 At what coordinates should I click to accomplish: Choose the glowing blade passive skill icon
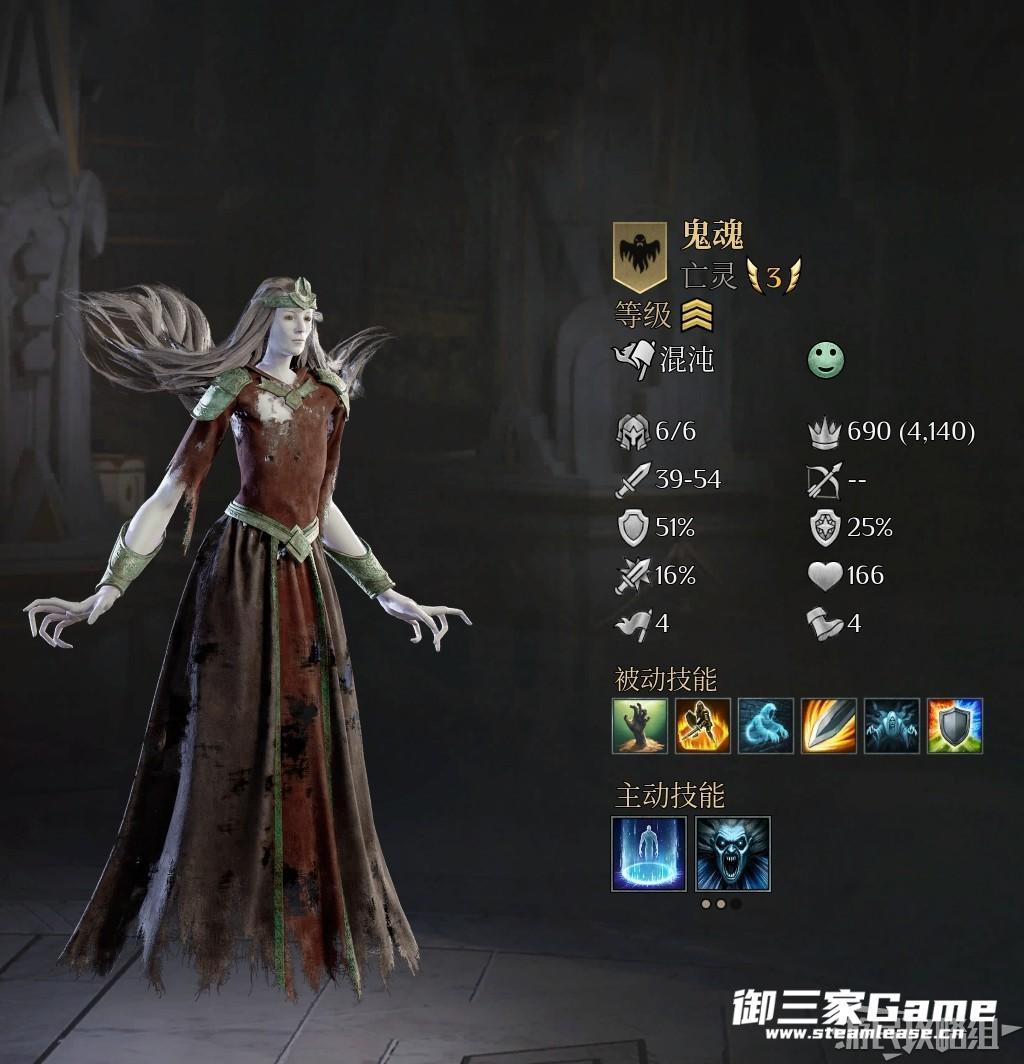click(829, 725)
